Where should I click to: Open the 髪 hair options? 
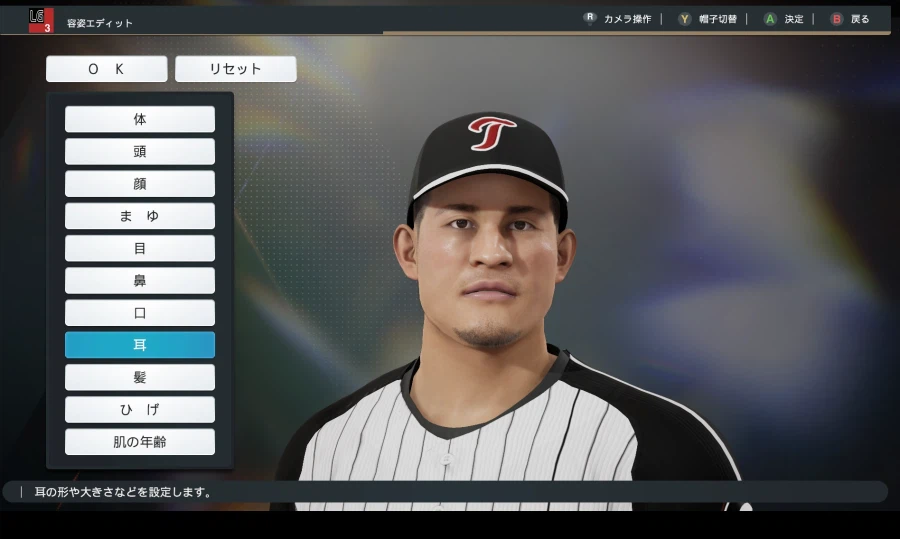coord(140,377)
